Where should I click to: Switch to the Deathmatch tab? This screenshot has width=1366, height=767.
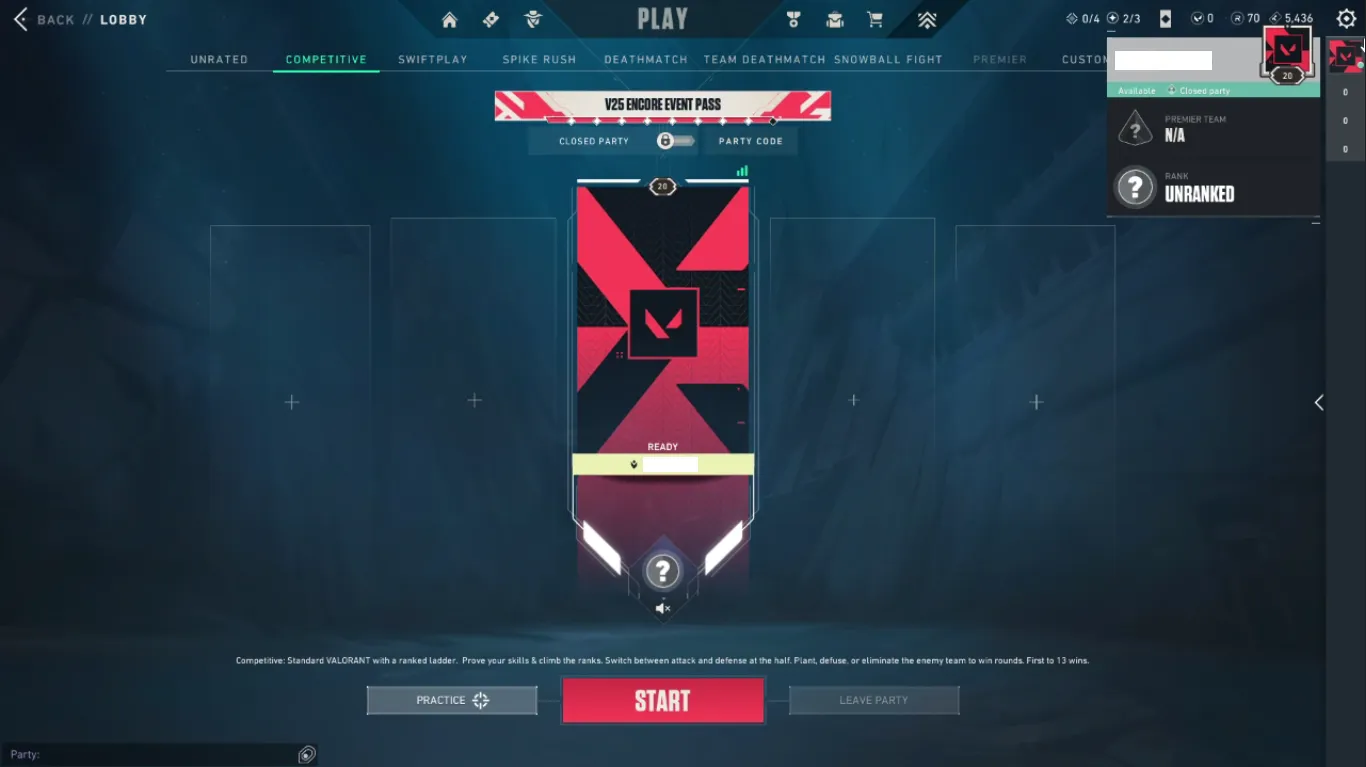tap(645, 59)
